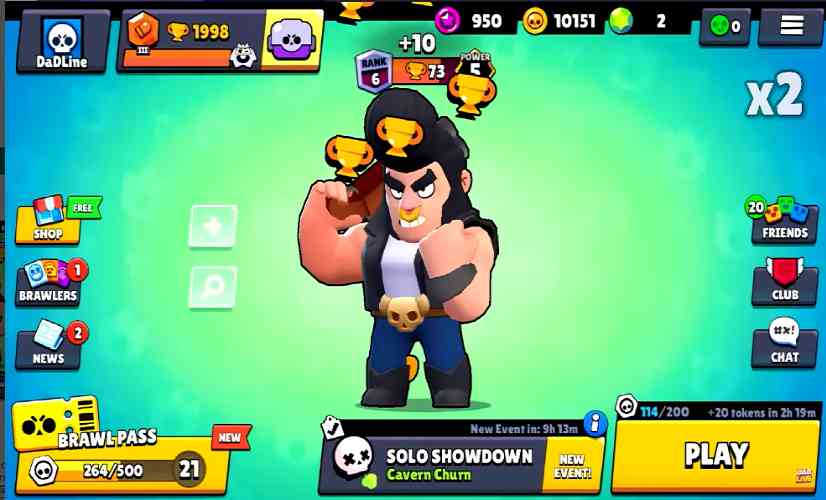Viewport: 826px width, 500px height.
Task: Open the Brawlers collection
Action: (48, 281)
